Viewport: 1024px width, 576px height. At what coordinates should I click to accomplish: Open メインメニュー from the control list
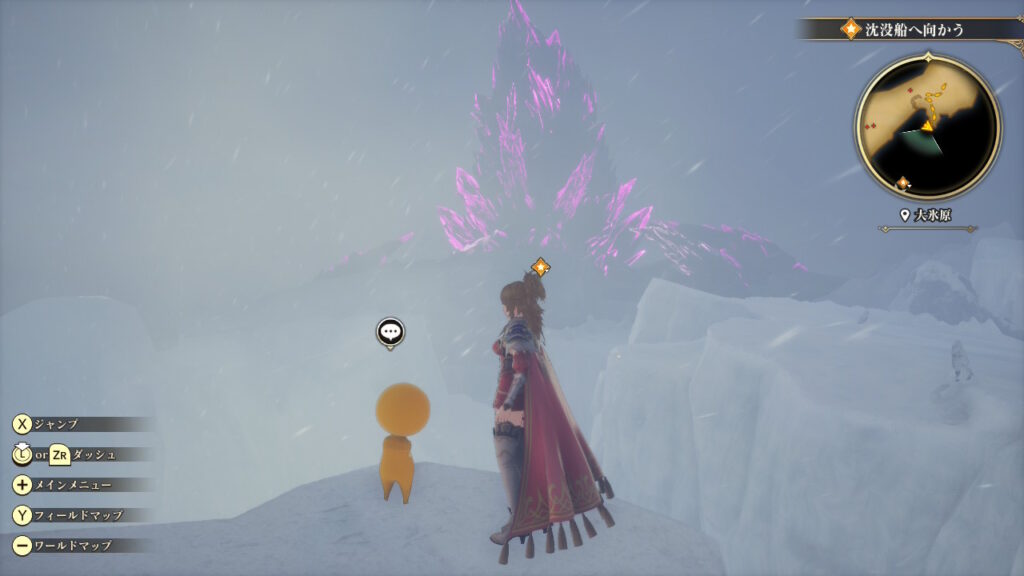coord(72,485)
